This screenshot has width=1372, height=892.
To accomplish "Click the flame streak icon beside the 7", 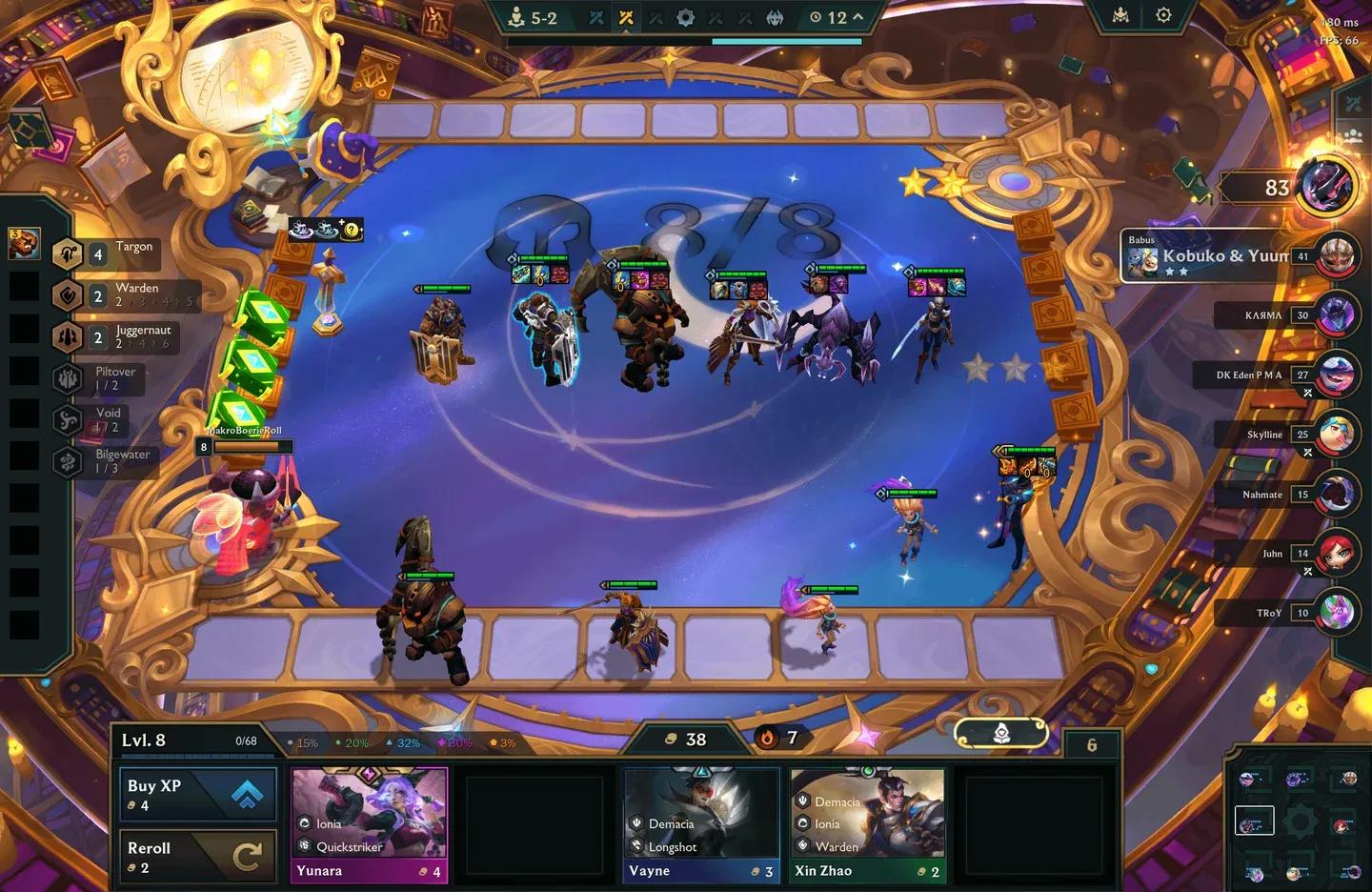I will pyautogui.click(x=766, y=738).
